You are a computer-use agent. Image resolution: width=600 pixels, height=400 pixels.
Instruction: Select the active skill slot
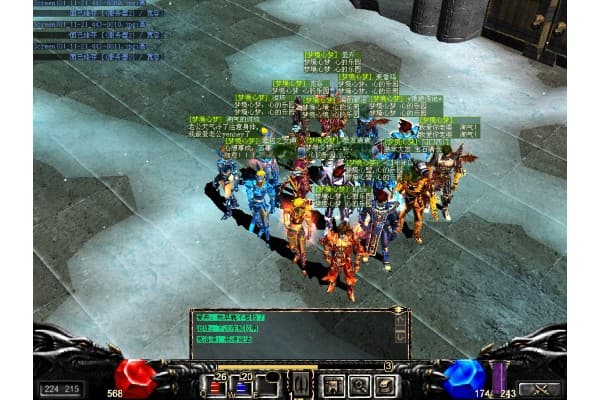300,385
